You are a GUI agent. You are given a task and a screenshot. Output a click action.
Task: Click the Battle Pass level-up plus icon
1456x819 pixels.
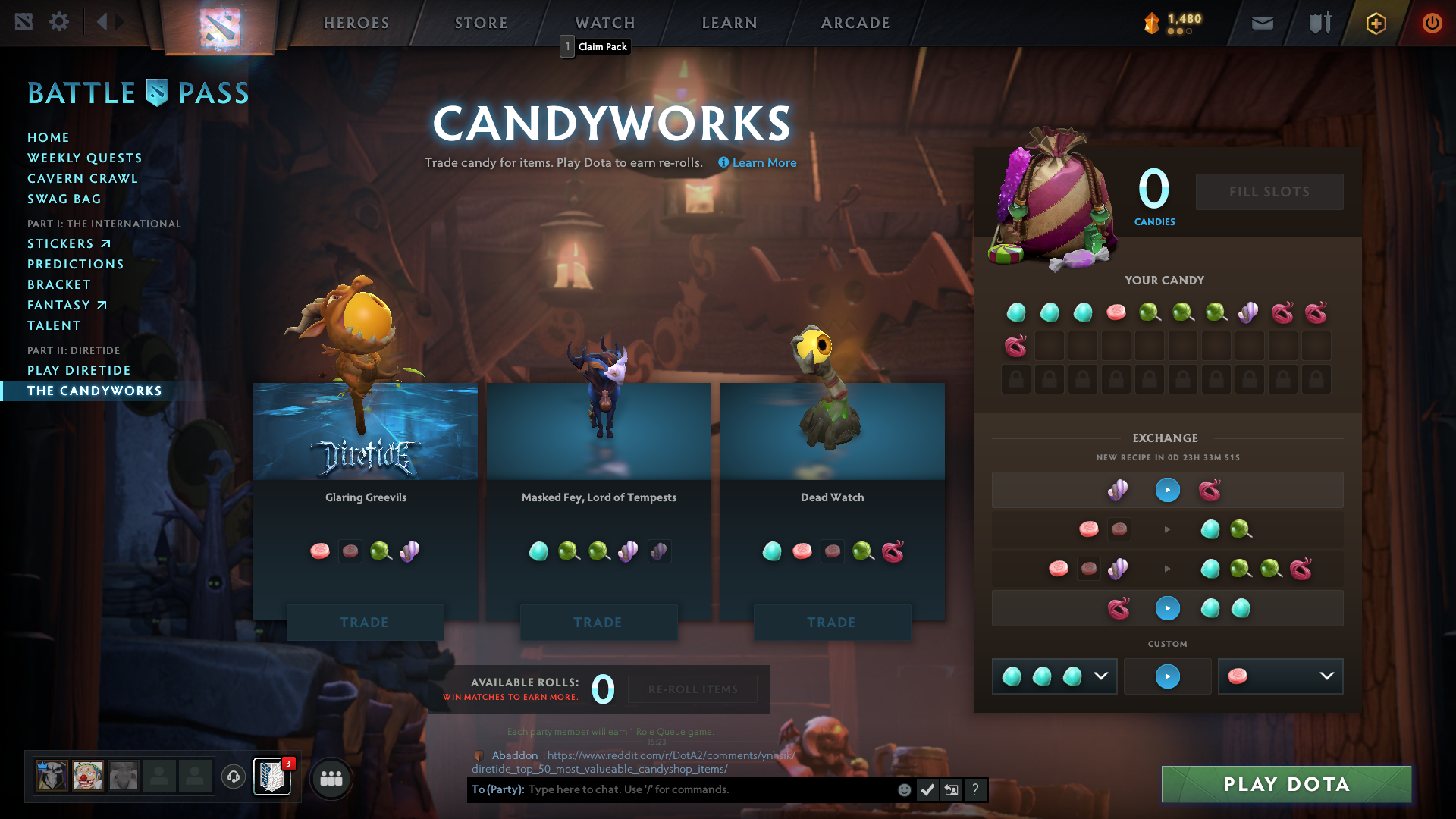pyautogui.click(x=1375, y=24)
